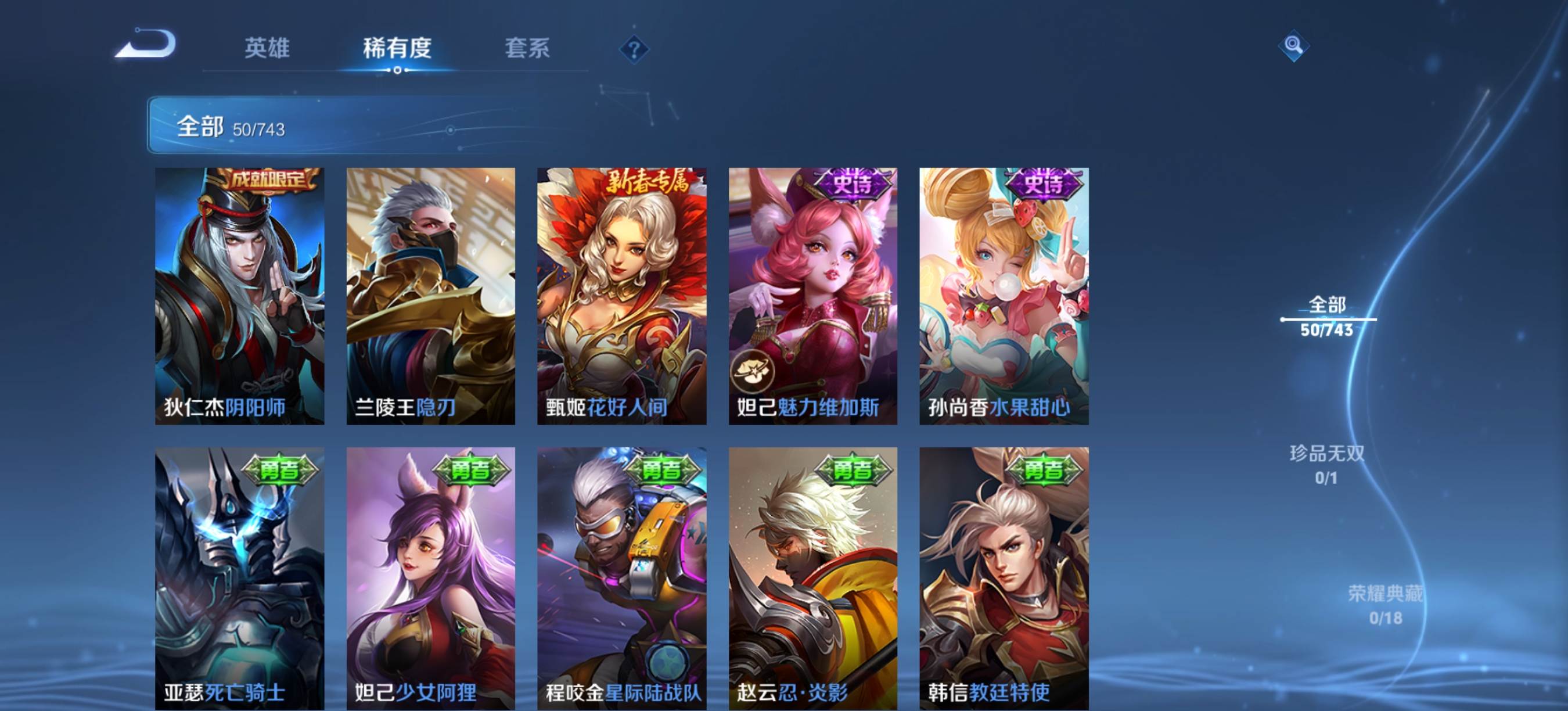Choose the 妲己 少女阿狸 skin card
The width and height of the screenshot is (1568, 711).
click(x=430, y=579)
